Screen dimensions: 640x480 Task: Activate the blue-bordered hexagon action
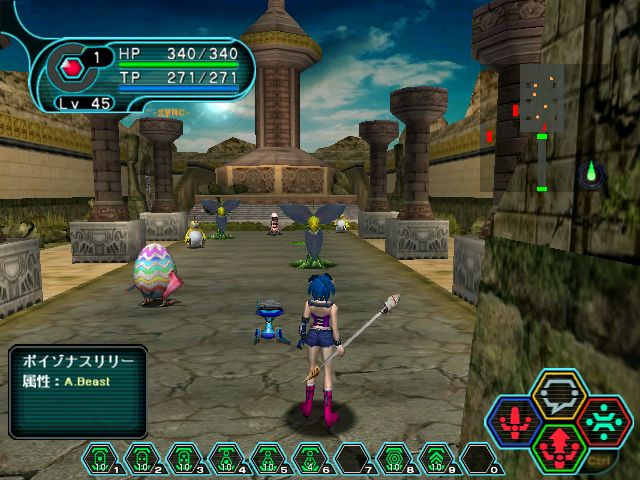(x=515, y=421)
